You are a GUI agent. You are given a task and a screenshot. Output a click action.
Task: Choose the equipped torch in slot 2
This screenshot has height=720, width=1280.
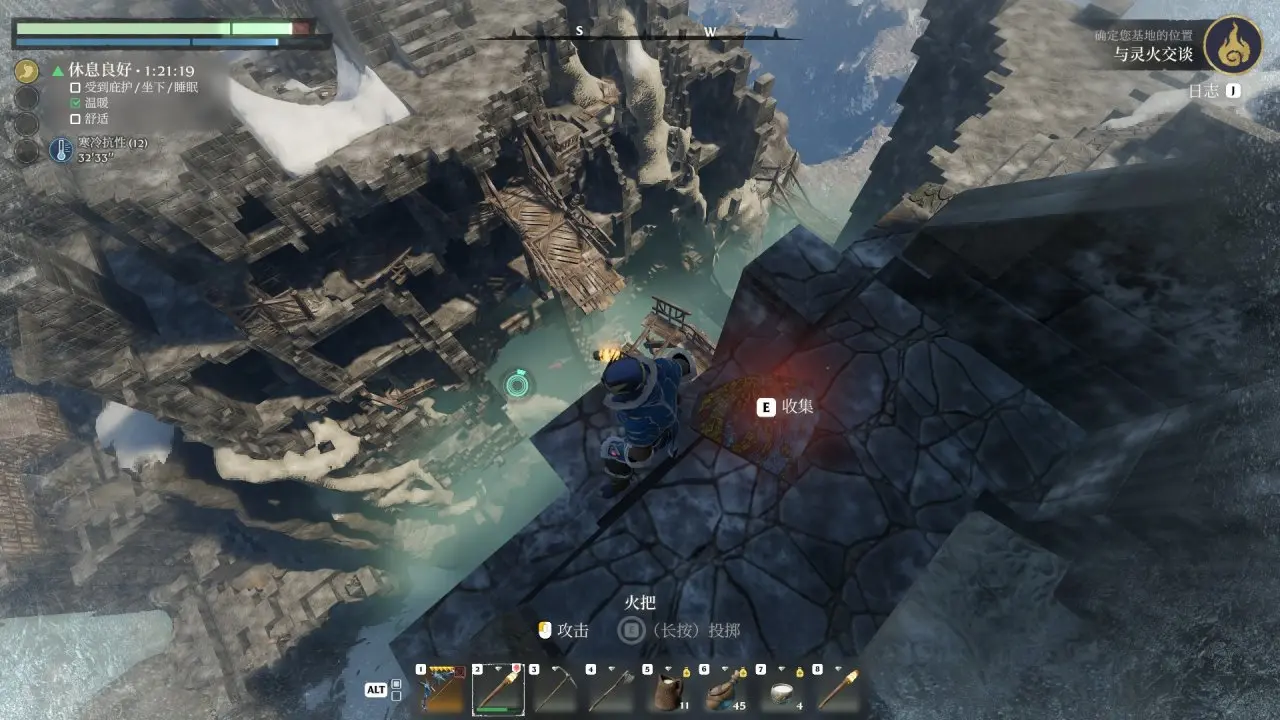pyautogui.click(x=498, y=689)
